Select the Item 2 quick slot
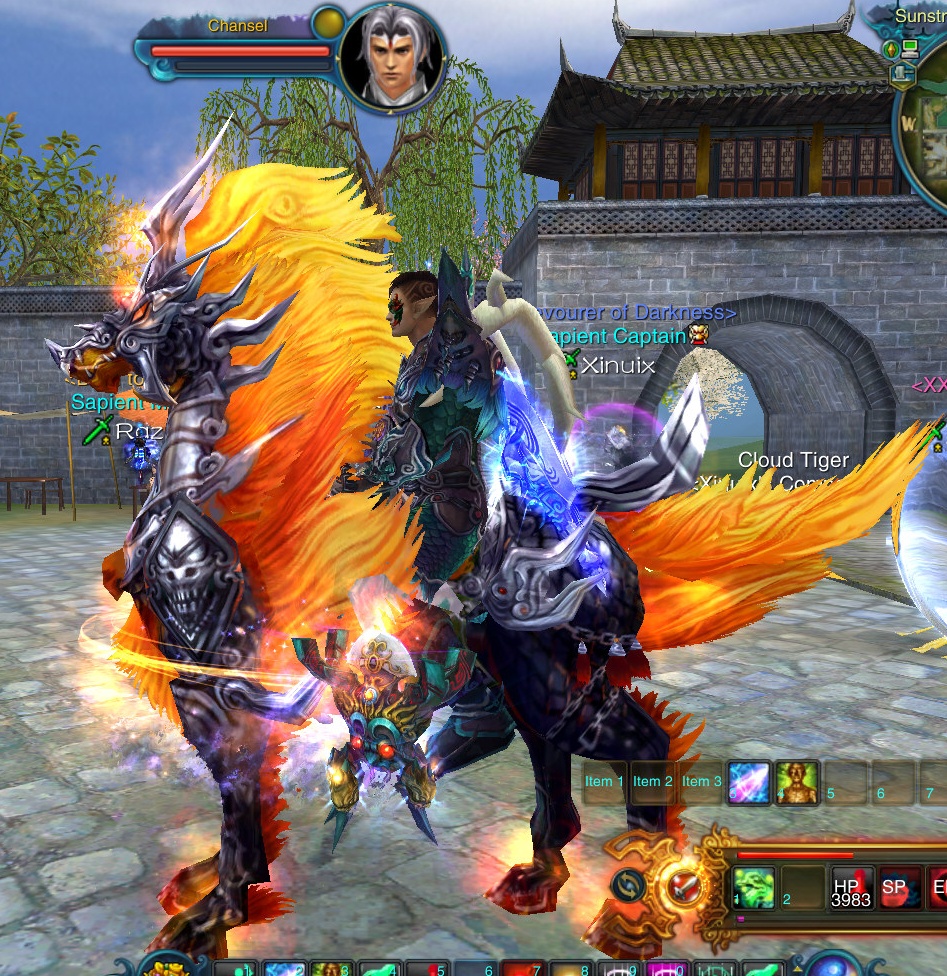This screenshot has width=947, height=976. tap(653, 782)
